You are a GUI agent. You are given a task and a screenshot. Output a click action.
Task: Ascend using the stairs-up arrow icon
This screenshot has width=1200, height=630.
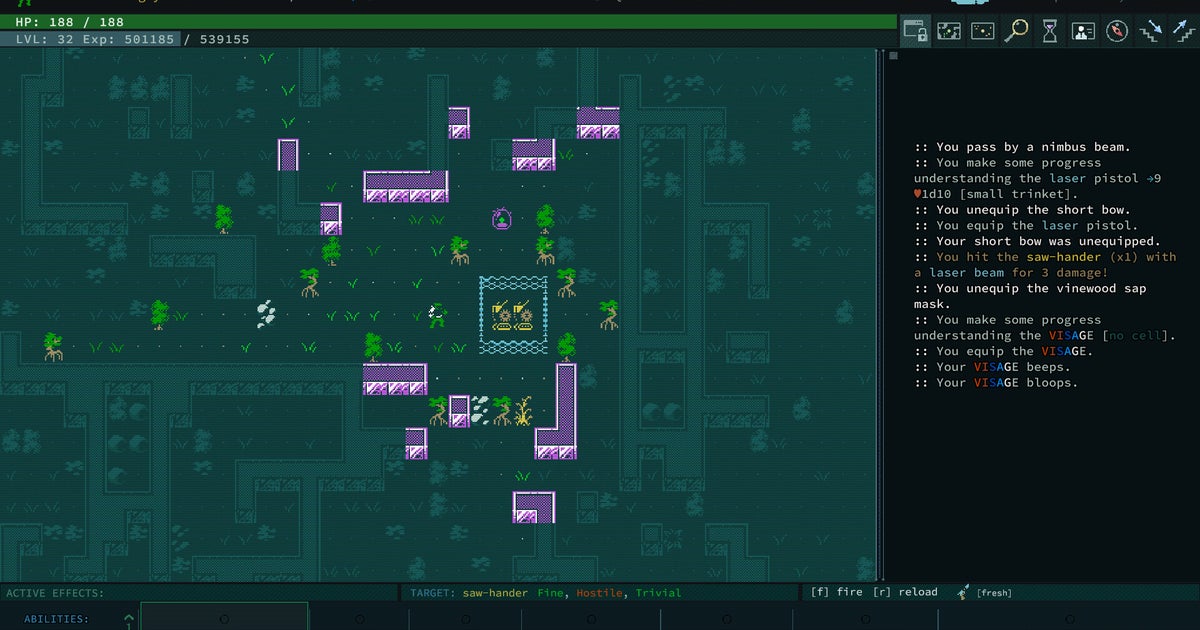(x=1184, y=31)
